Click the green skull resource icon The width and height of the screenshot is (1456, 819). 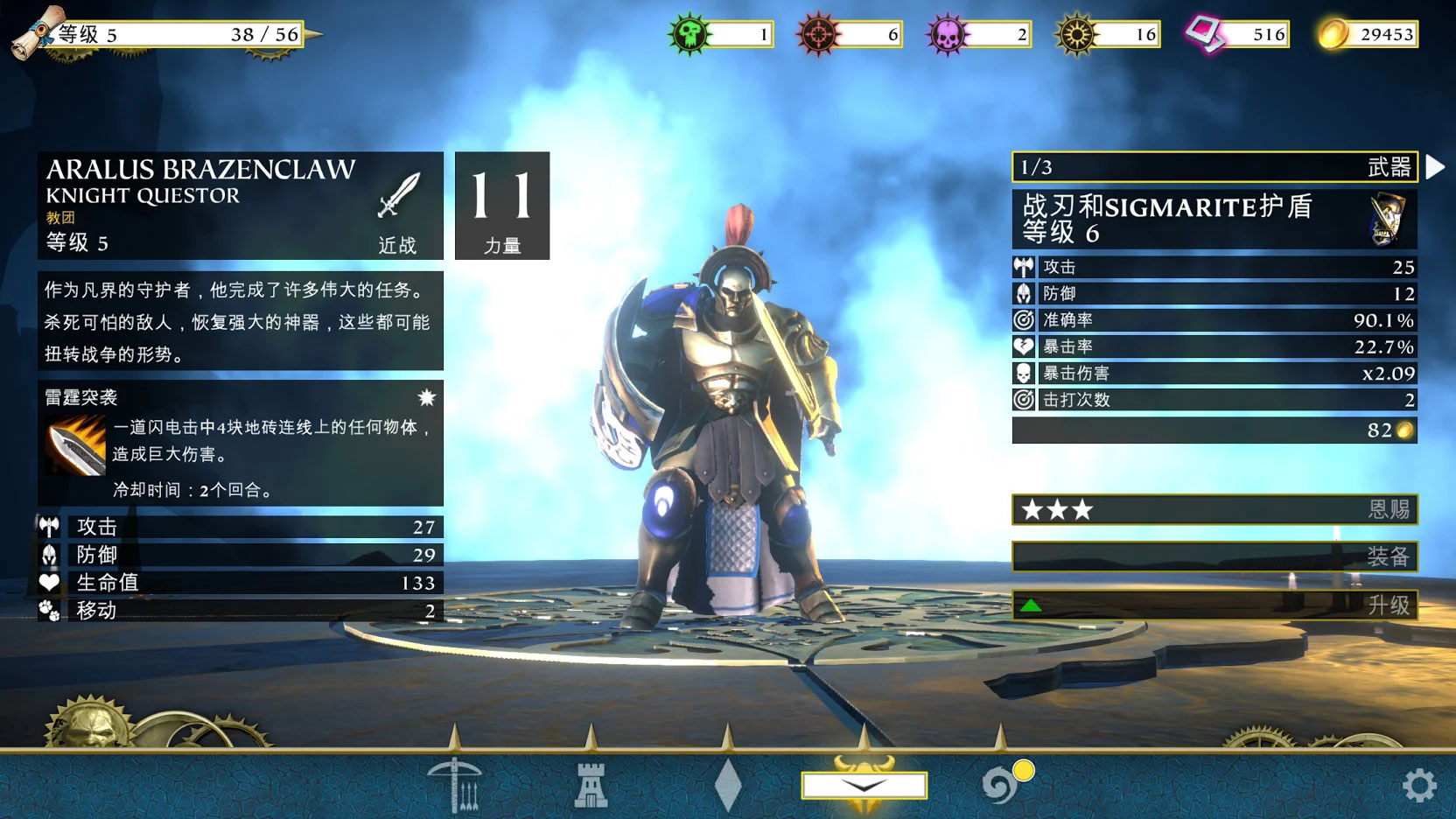click(689, 34)
